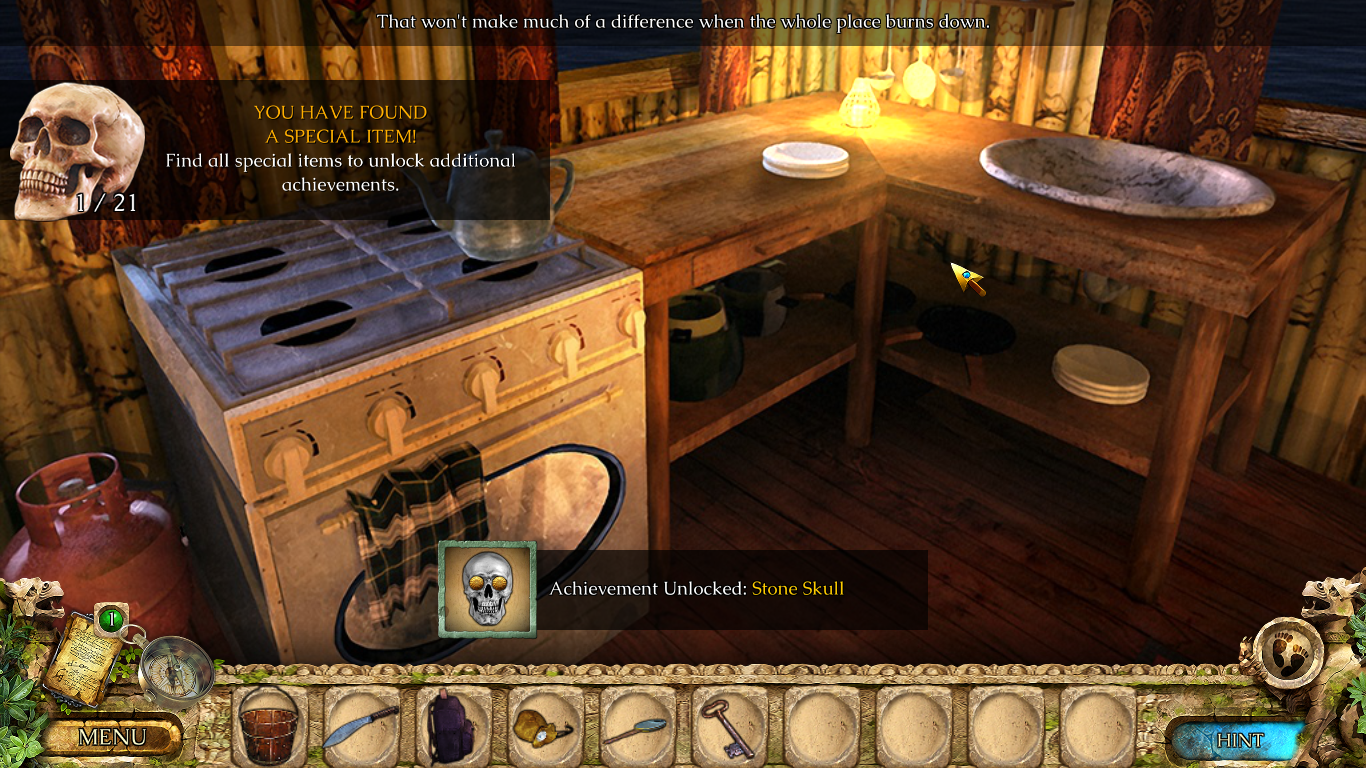Click the Stone Skull achievement notification
The image size is (1366, 768).
tap(683, 589)
